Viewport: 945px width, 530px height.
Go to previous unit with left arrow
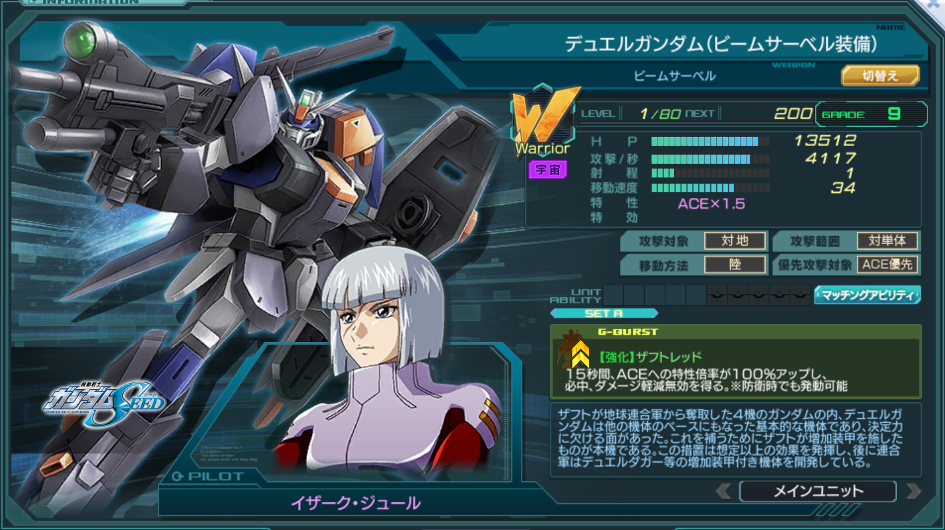pyautogui.click(x=723, y=491)
